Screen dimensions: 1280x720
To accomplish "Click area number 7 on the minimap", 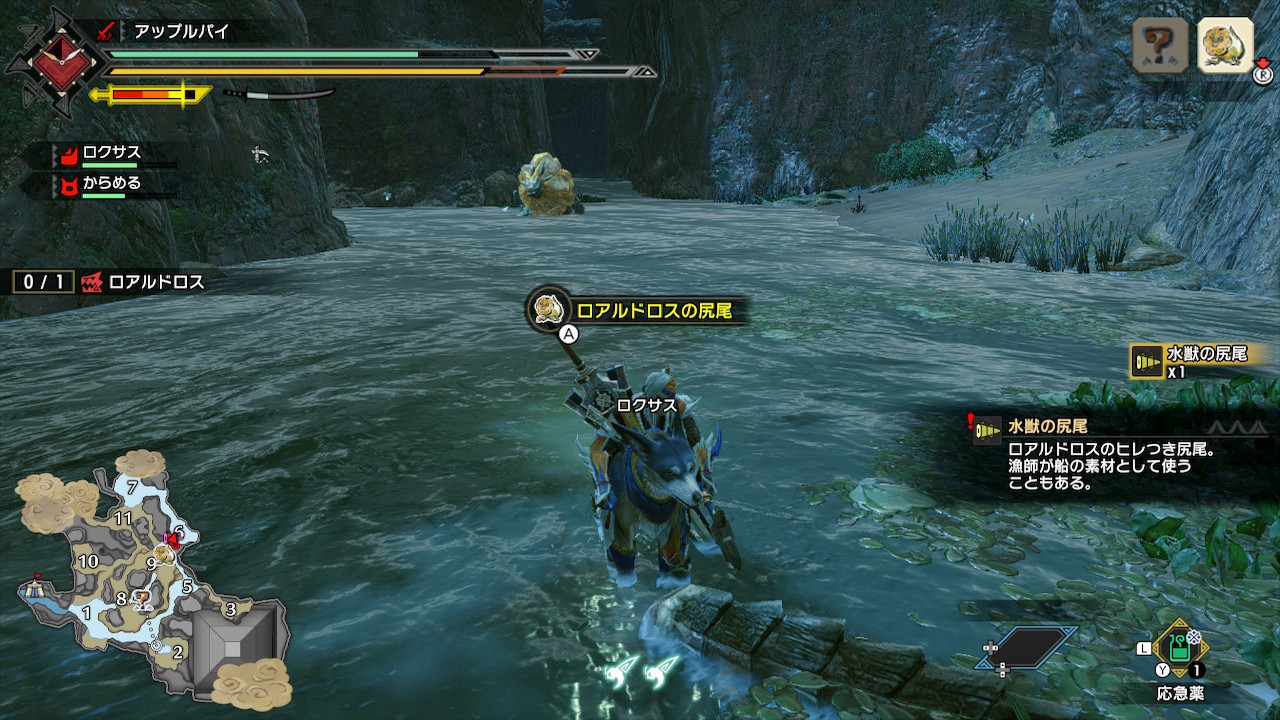I will [132, 488].
